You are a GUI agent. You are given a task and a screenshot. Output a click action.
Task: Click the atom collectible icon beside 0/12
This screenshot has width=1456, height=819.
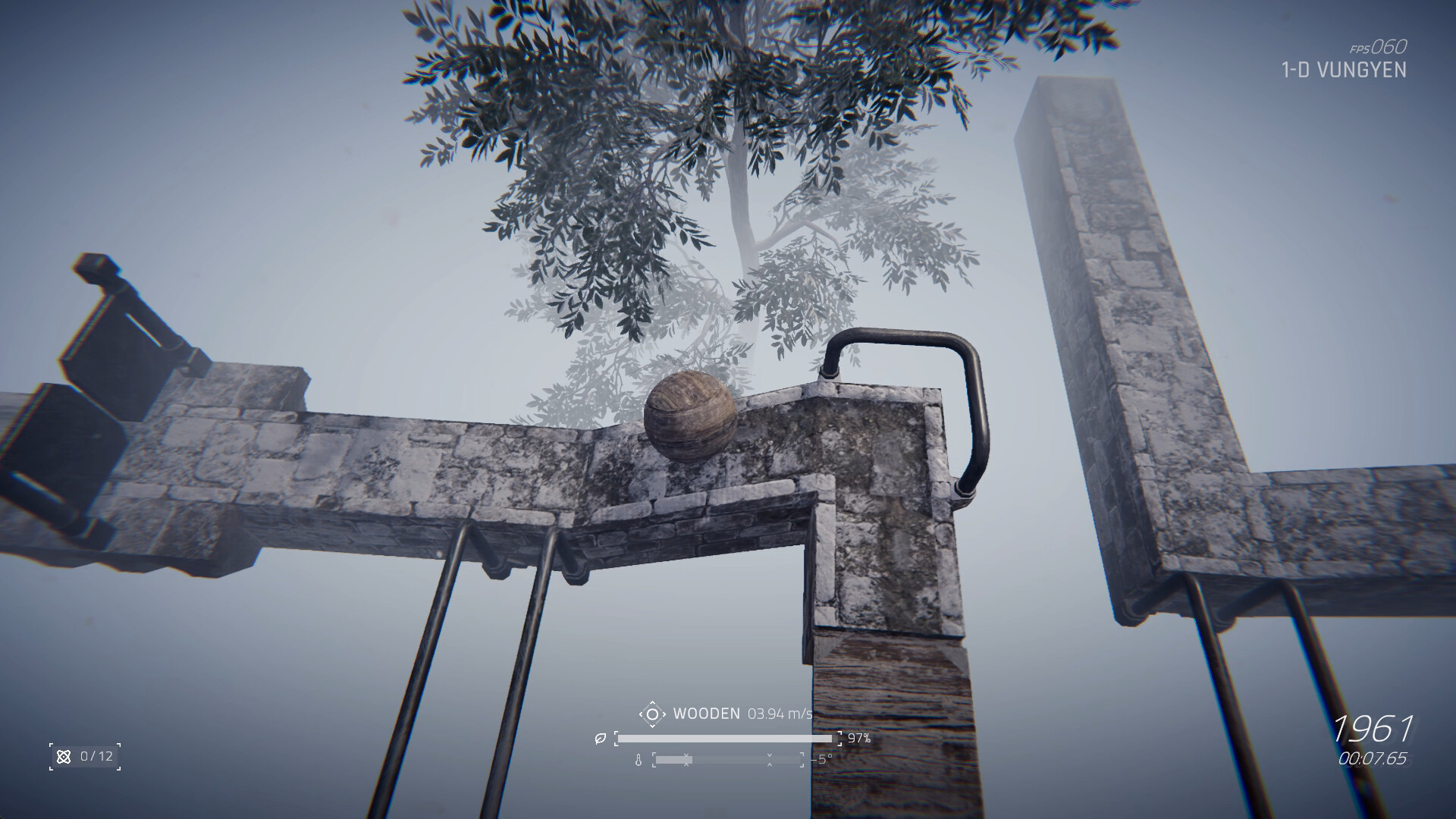tap(64, 755)
